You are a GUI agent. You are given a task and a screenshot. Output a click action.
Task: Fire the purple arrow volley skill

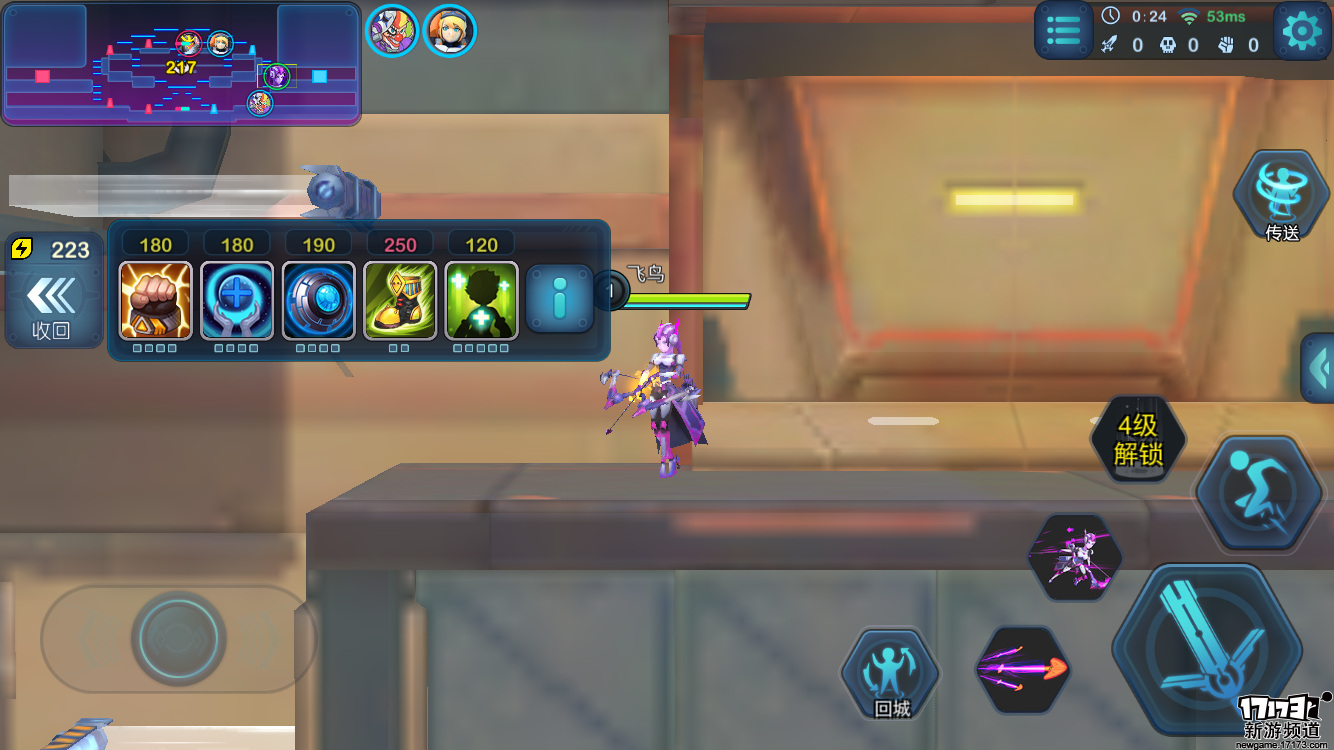(1022, 669)
